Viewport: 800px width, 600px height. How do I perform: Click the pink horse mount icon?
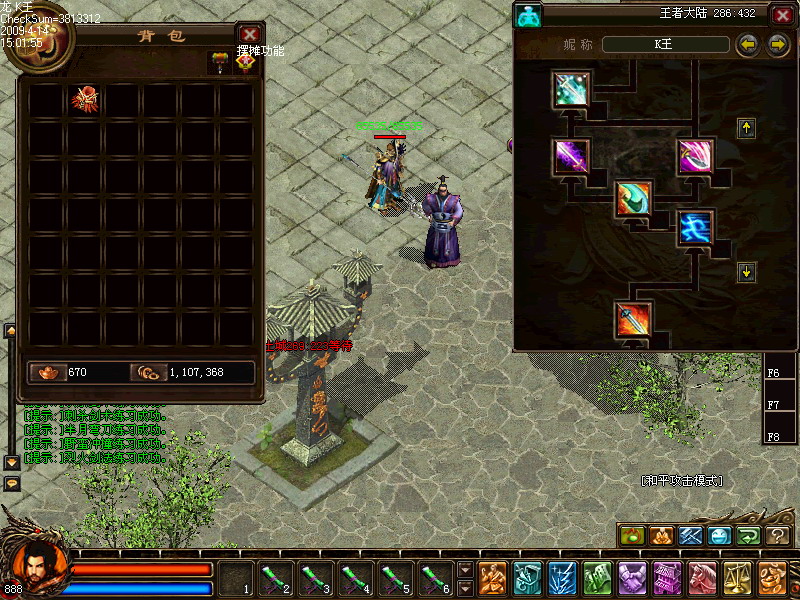pyautogui.click(x=702, y=579)
